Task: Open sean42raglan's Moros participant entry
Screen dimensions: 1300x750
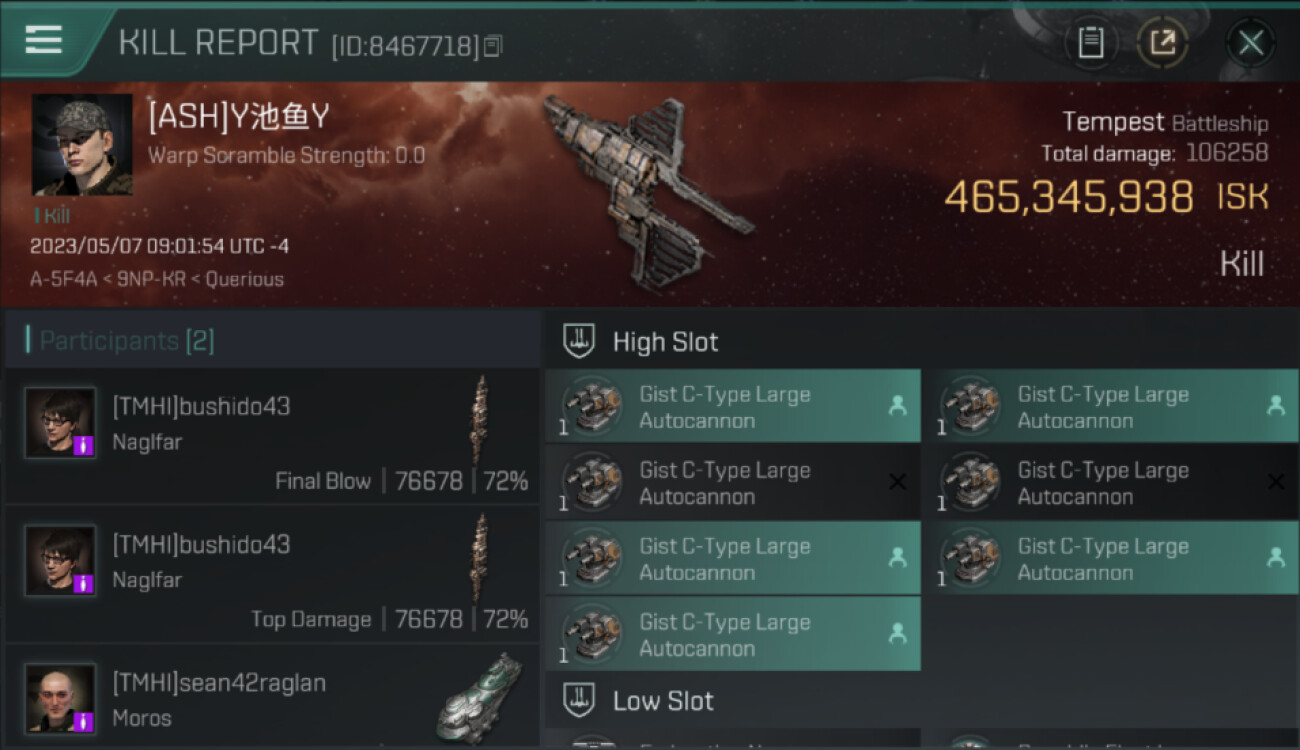Action: click(272, 698)
